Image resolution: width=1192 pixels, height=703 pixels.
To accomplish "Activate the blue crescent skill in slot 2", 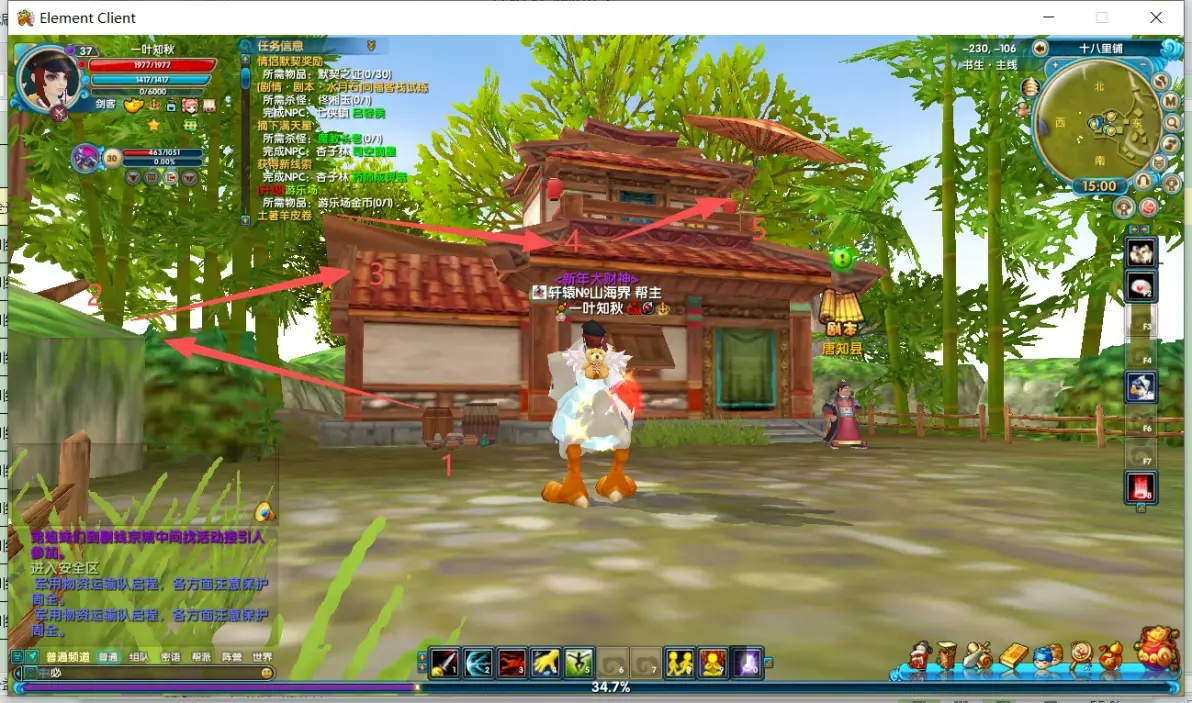I will (x=478, y=662).
